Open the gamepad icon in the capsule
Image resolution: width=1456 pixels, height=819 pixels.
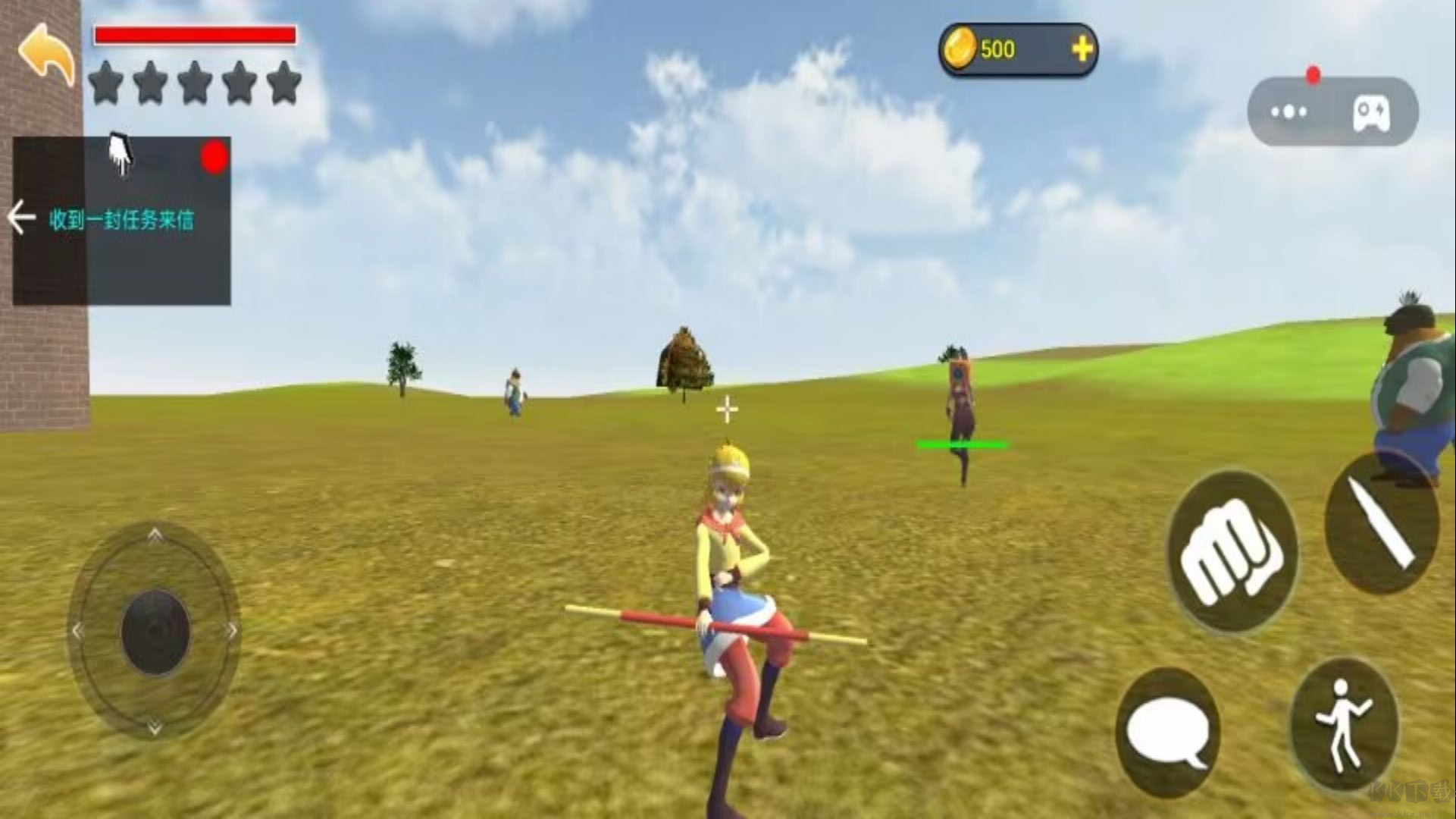1372,114
